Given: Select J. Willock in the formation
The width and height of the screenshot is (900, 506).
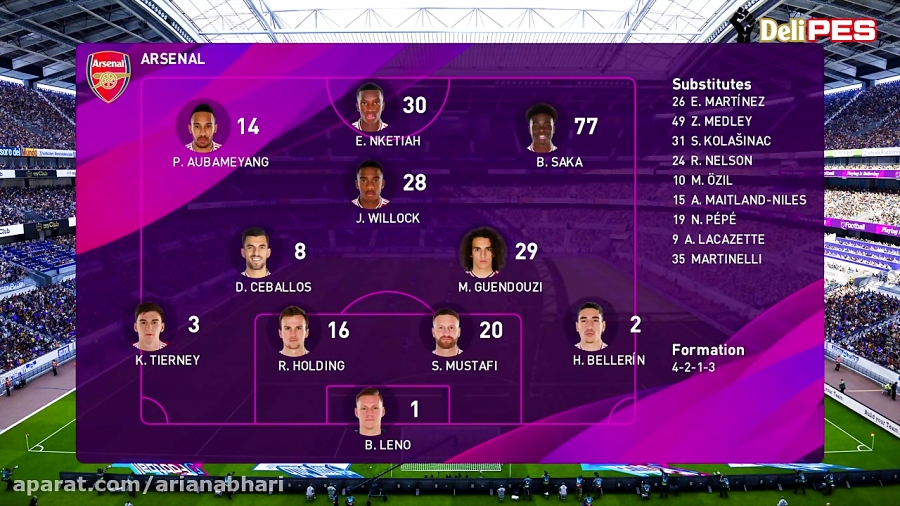Looking at the screenshot, I should click(x=370, y=184).
